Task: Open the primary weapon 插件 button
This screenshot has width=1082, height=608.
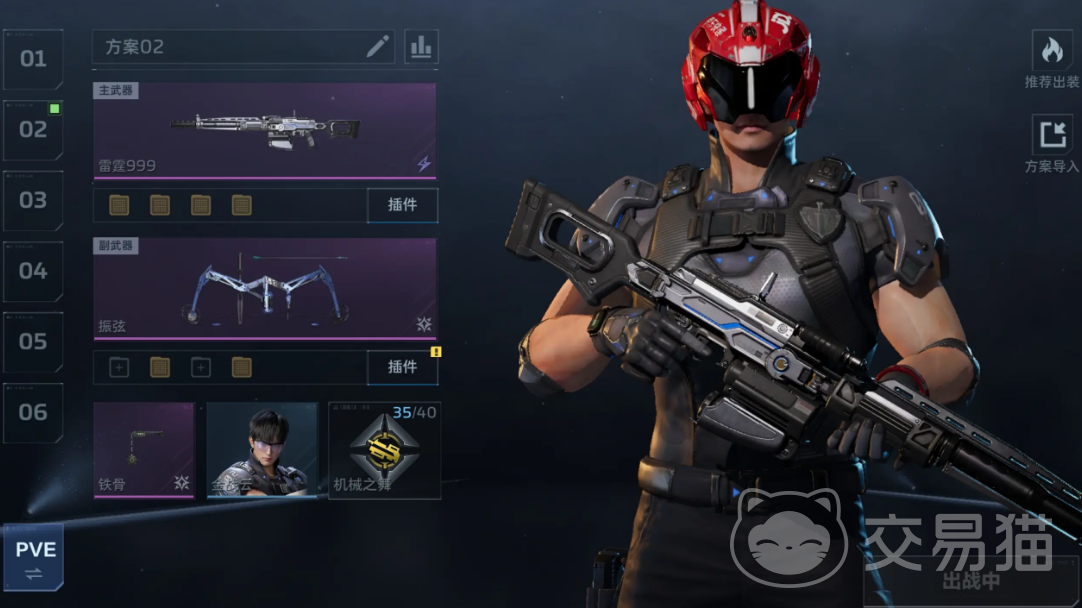Action: (402, 205)
